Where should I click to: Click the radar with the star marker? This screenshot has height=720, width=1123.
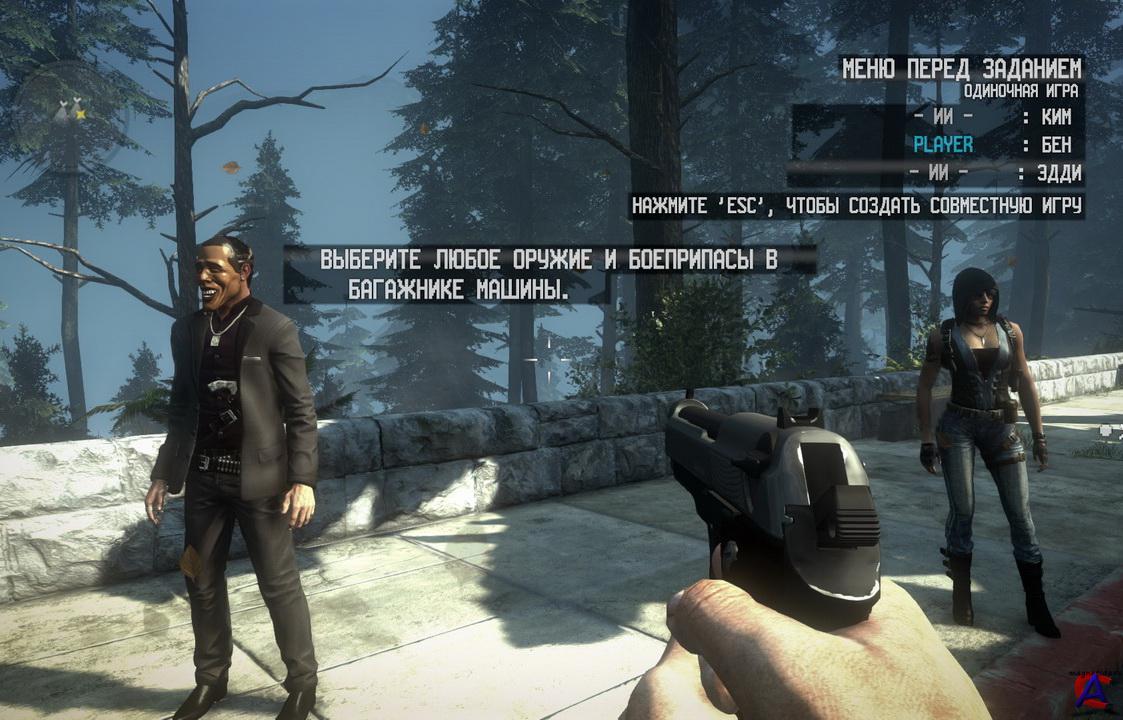[x=68, y=112]
